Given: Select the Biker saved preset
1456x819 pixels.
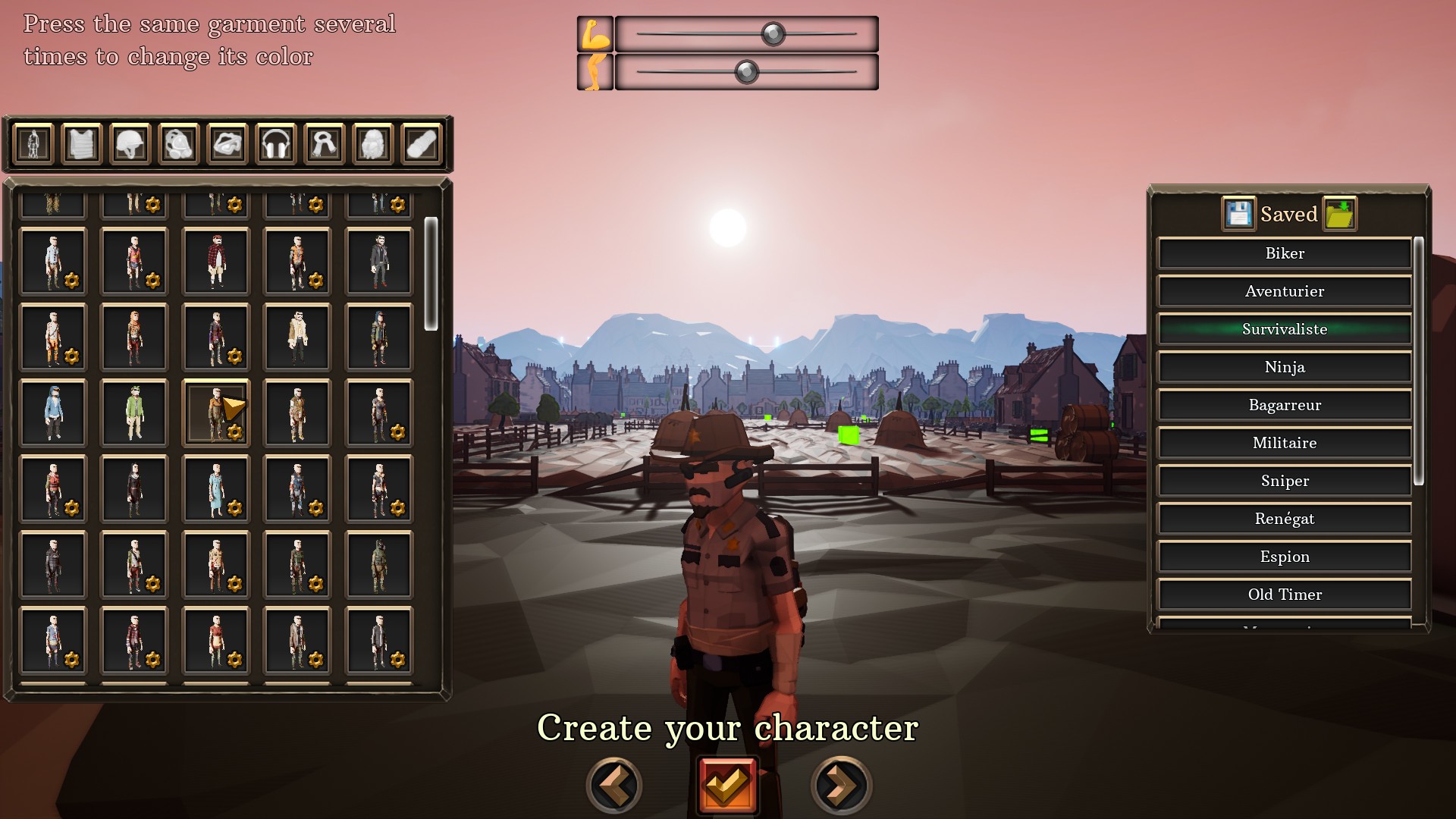Looking at the screenshot, I should coord(1285,253).
